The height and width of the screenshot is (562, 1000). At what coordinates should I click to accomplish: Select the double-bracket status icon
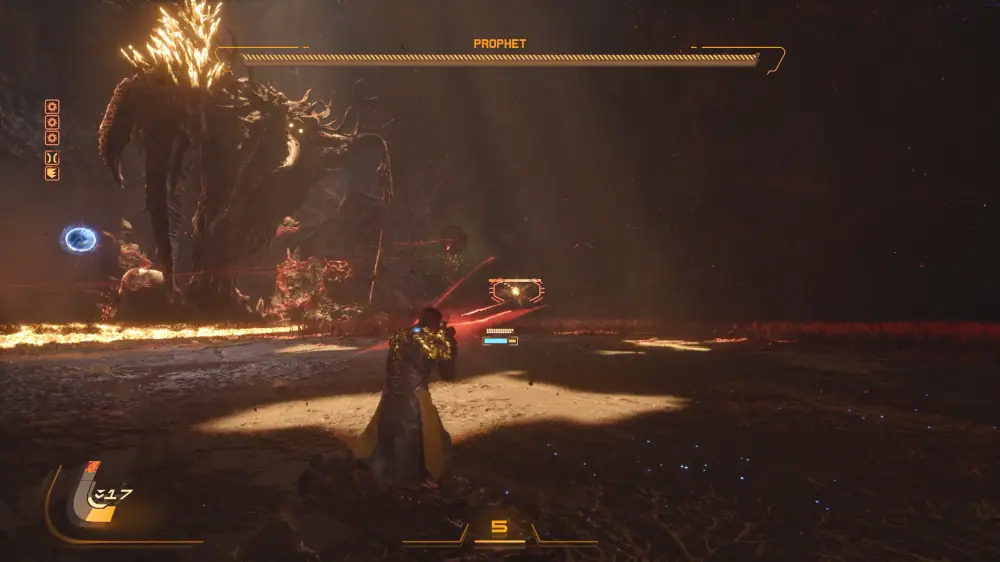[x=52, y=158]
